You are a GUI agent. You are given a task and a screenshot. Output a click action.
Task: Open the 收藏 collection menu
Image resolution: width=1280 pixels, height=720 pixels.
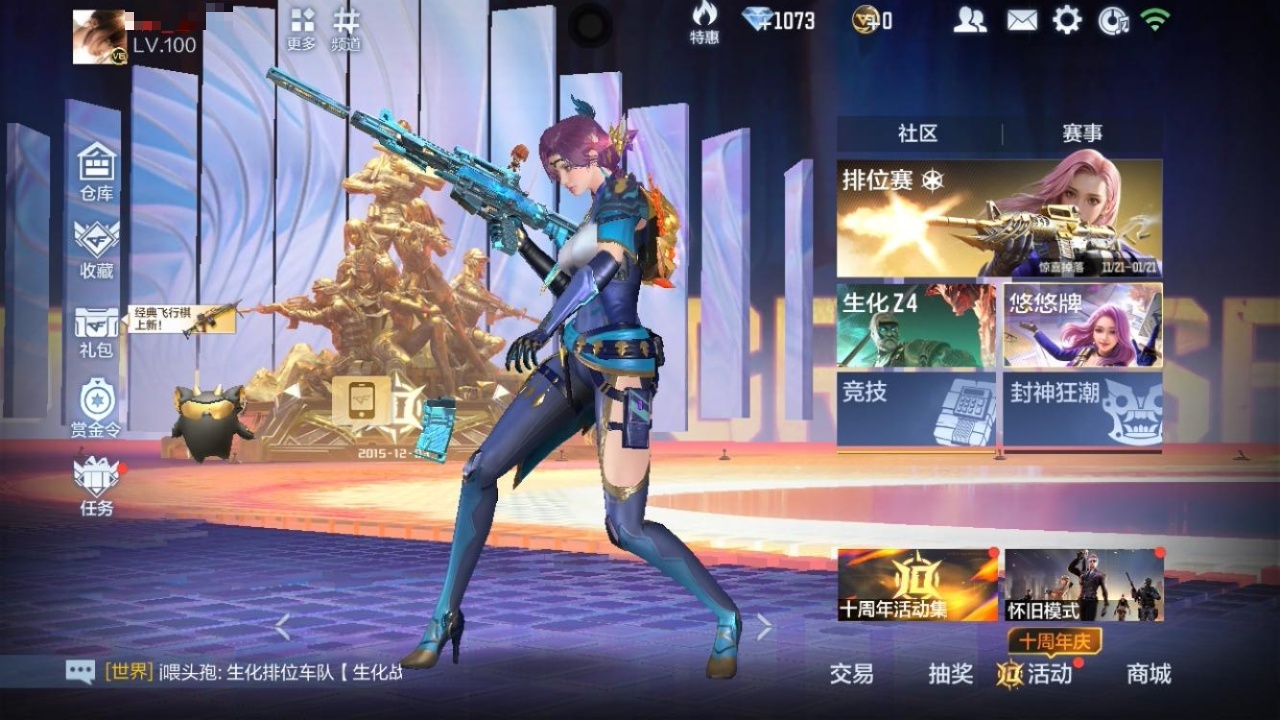(x=97, y=248)
